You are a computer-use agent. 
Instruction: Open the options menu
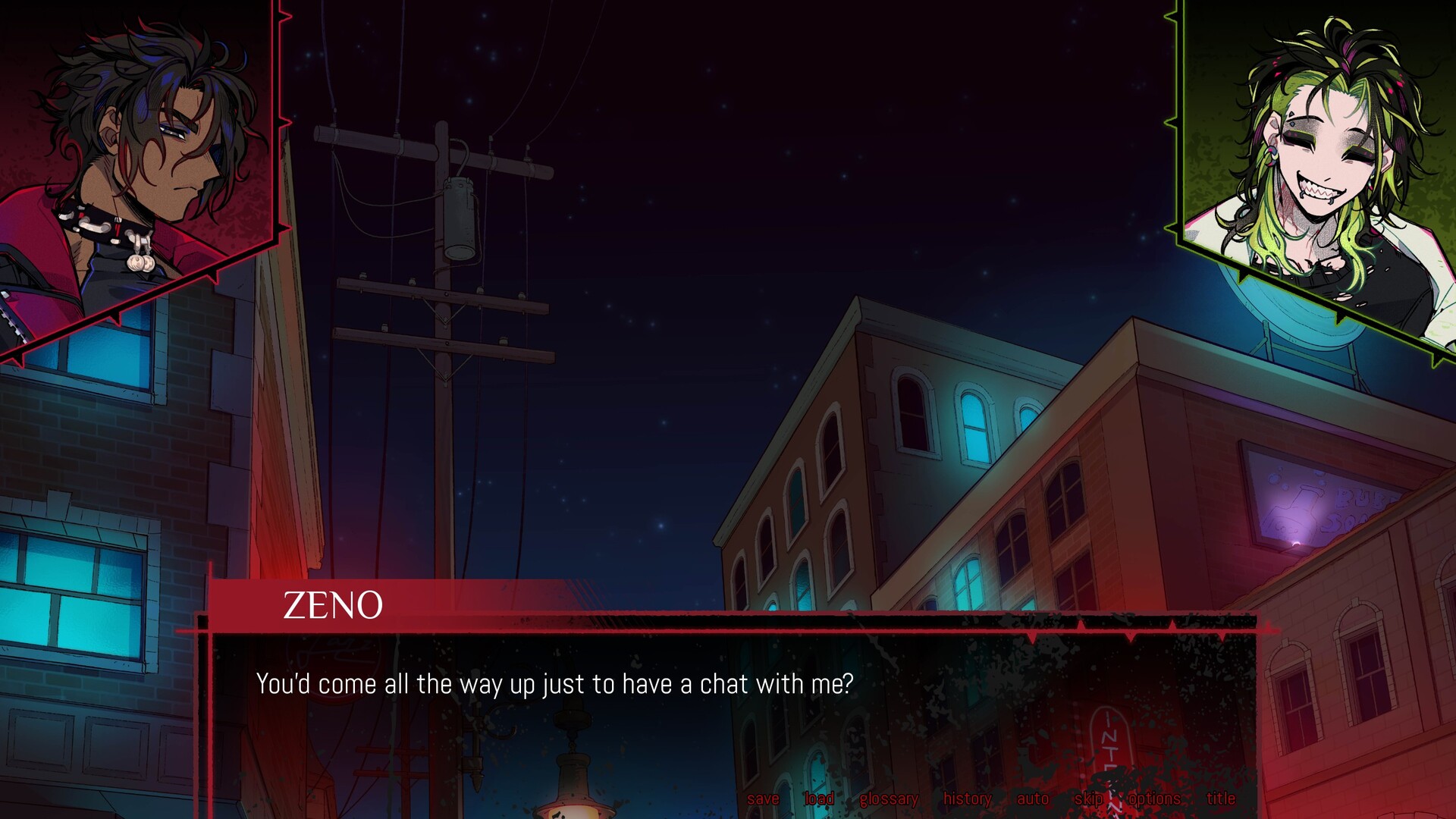(1156, 799)
